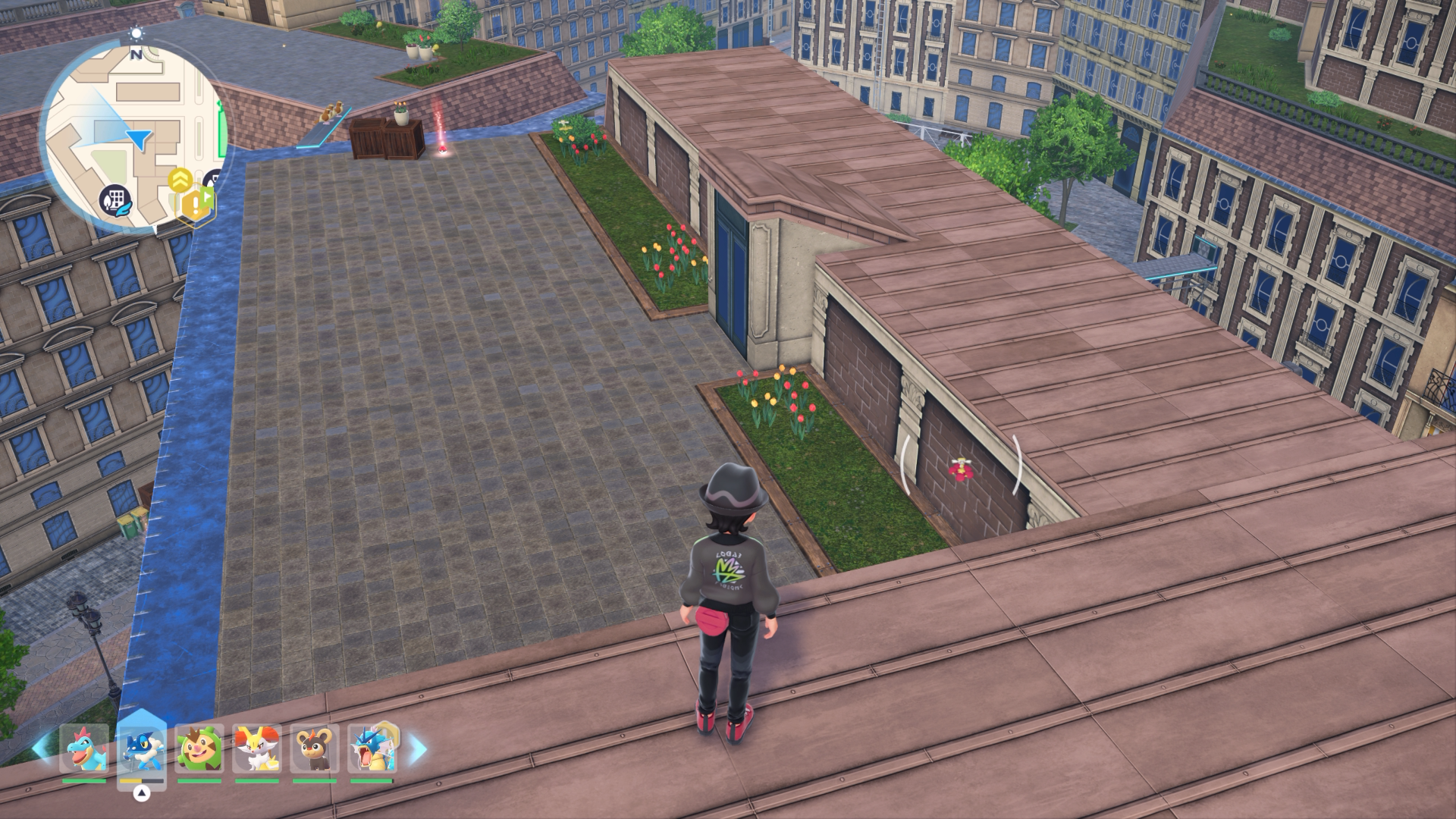
Task: Click the party bar's right arrow
Action: tap(418, 750)
